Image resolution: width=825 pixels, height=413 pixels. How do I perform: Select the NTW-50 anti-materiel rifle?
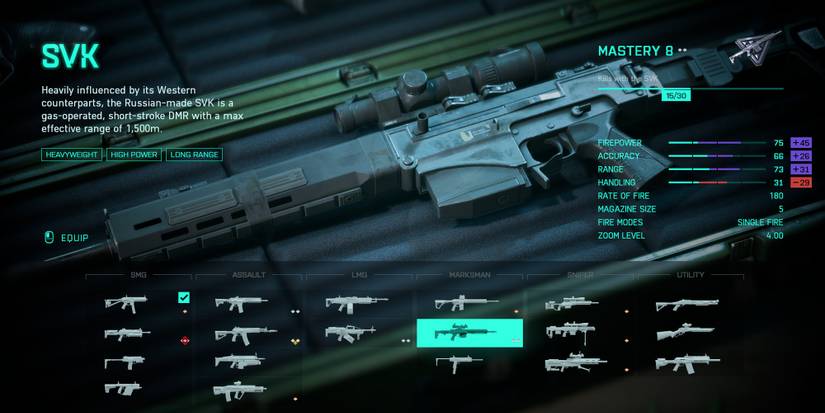(577, 362)
